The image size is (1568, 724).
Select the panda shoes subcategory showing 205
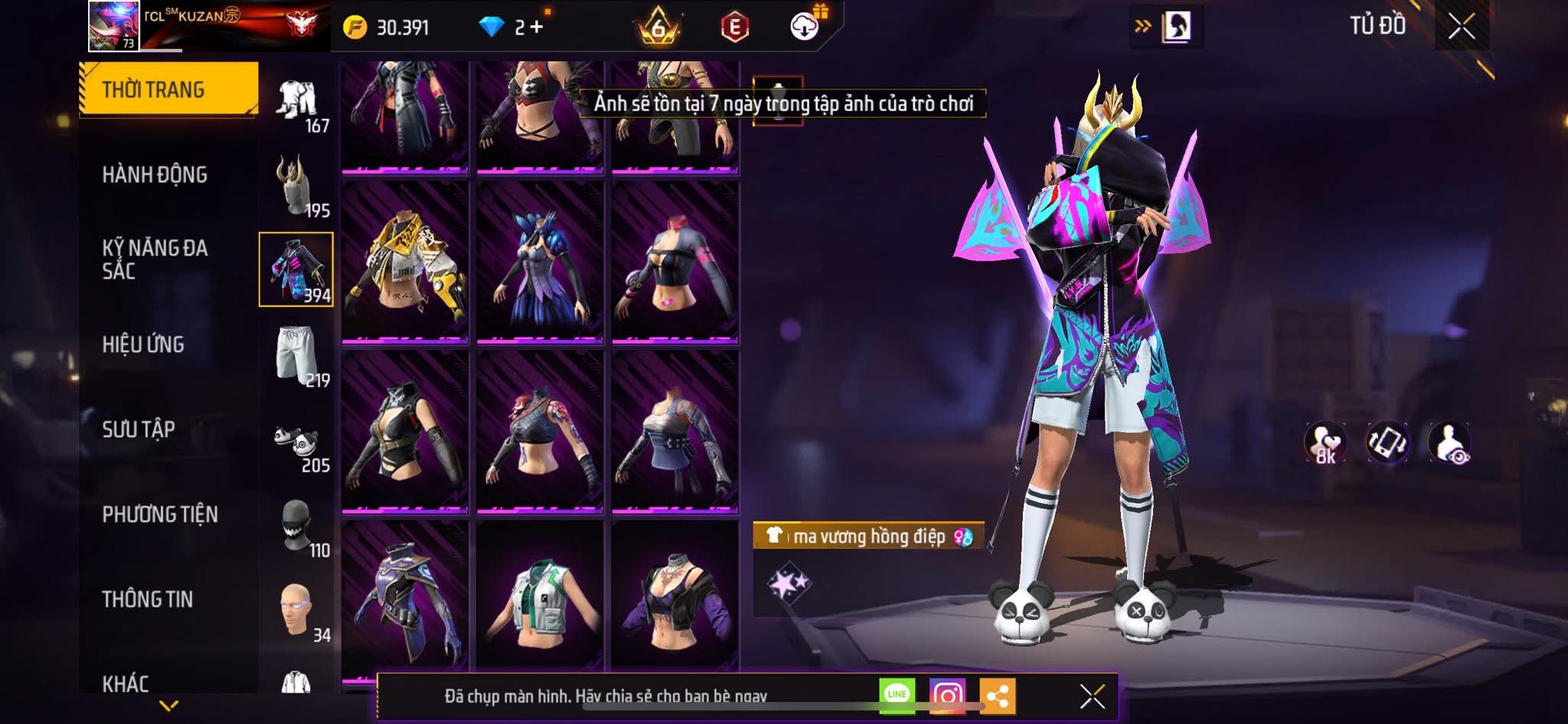(x=297, y=443)
